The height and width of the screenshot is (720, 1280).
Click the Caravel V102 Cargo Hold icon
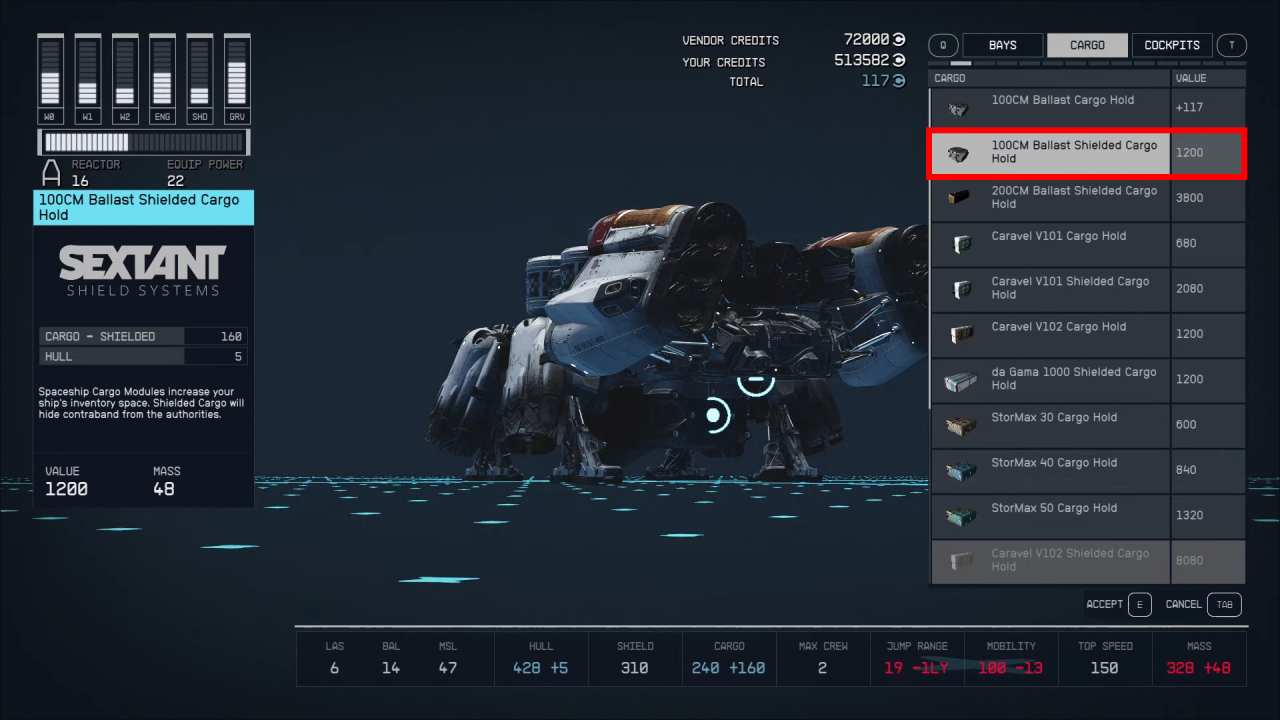tap(960, 334)
